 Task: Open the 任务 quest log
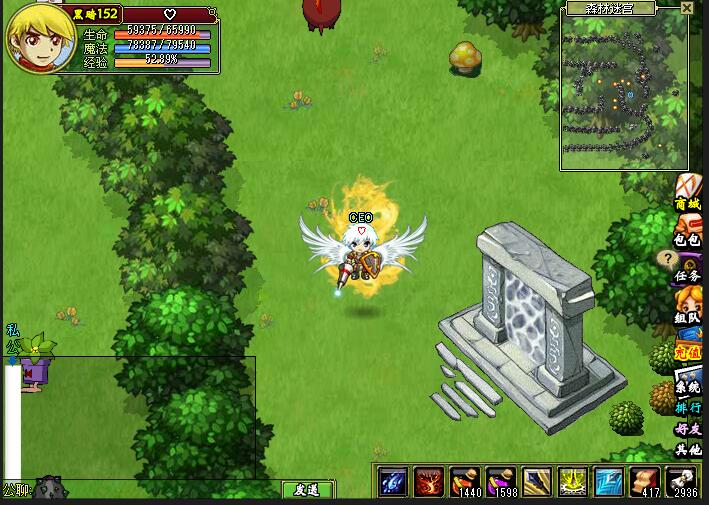pyautogui.click(x=688, y=267)
